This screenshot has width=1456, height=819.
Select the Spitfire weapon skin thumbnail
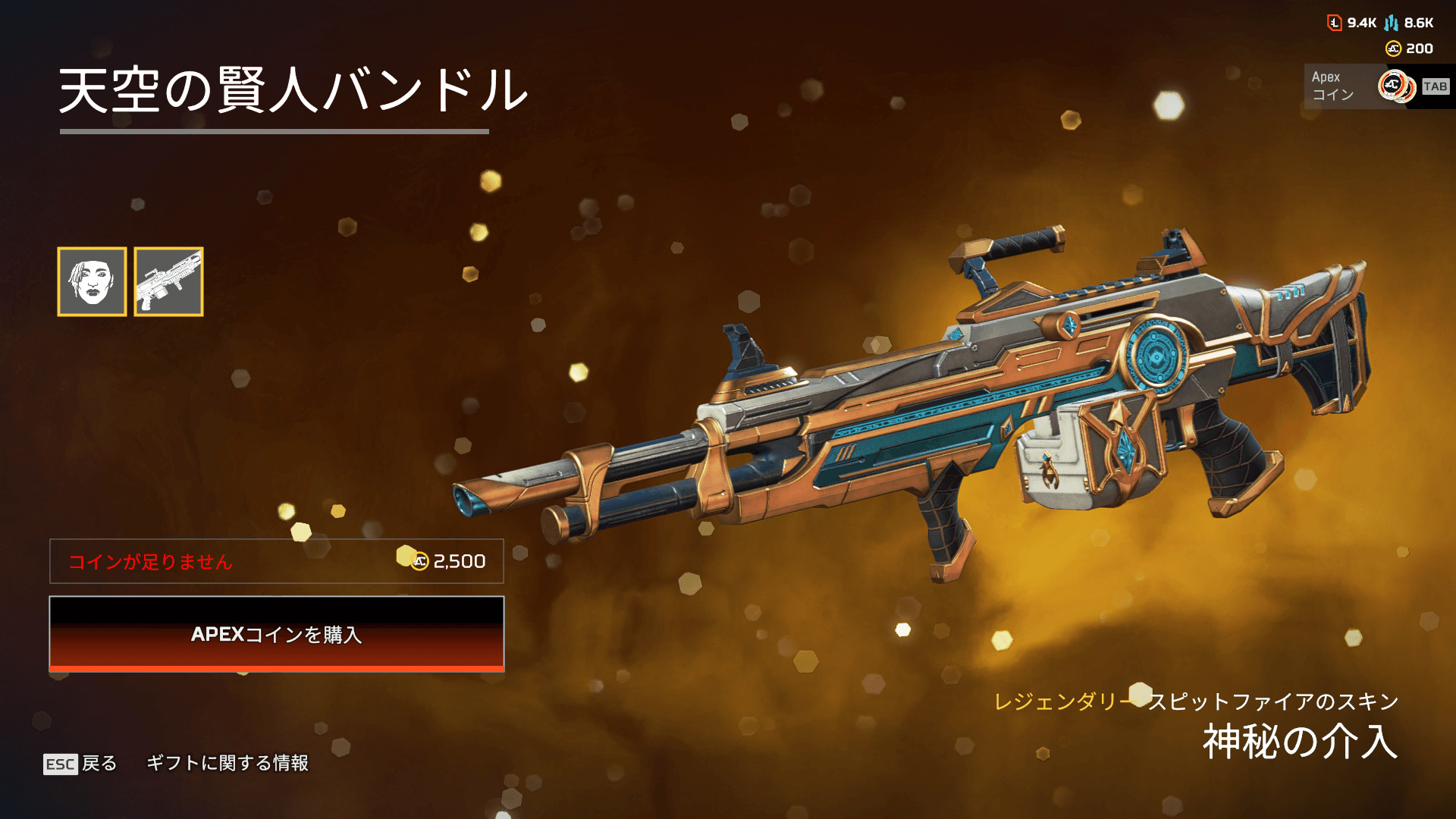(x=168, y=281)
